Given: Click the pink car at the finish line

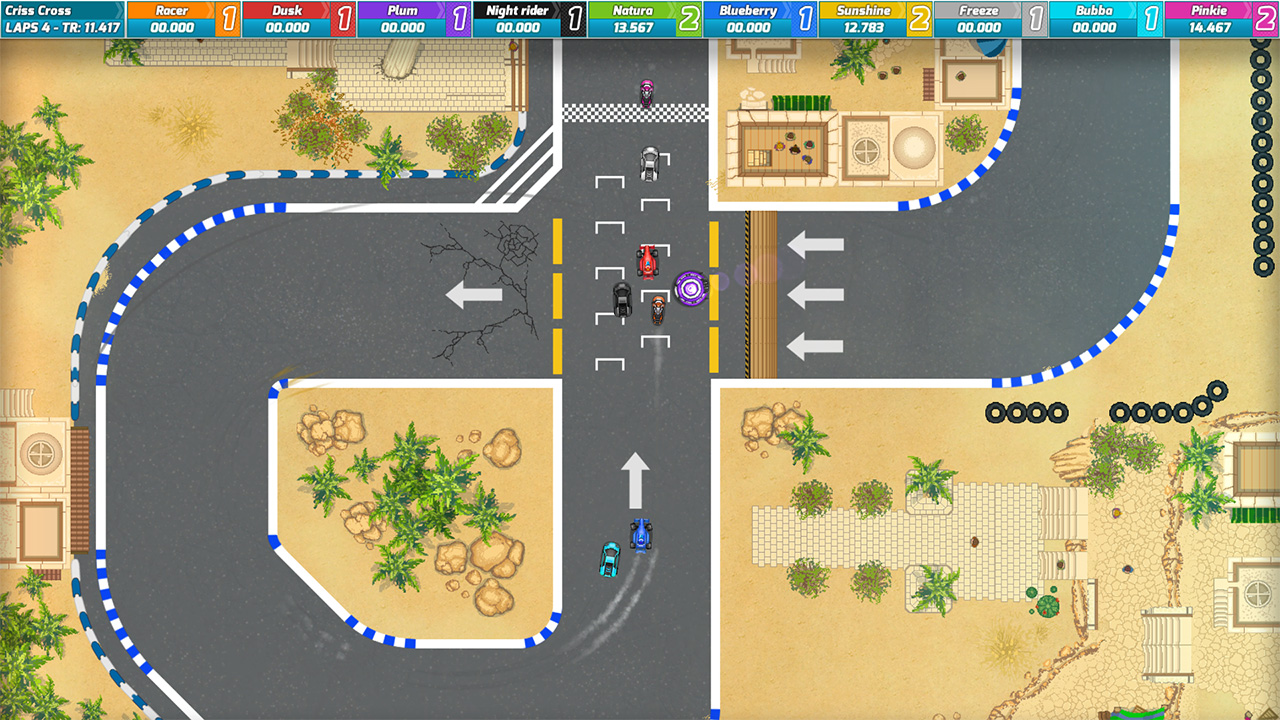Looking at the screenshot, I should click(x=646, y=91).
